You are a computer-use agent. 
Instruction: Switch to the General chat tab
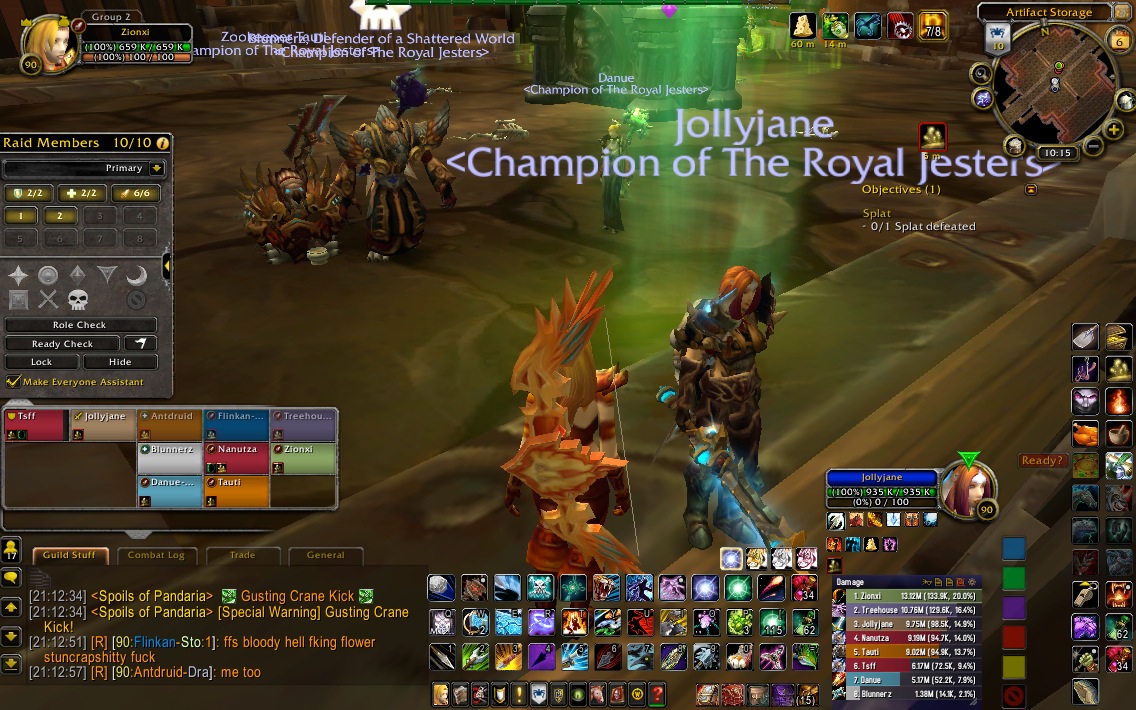[x=325, y=555]
